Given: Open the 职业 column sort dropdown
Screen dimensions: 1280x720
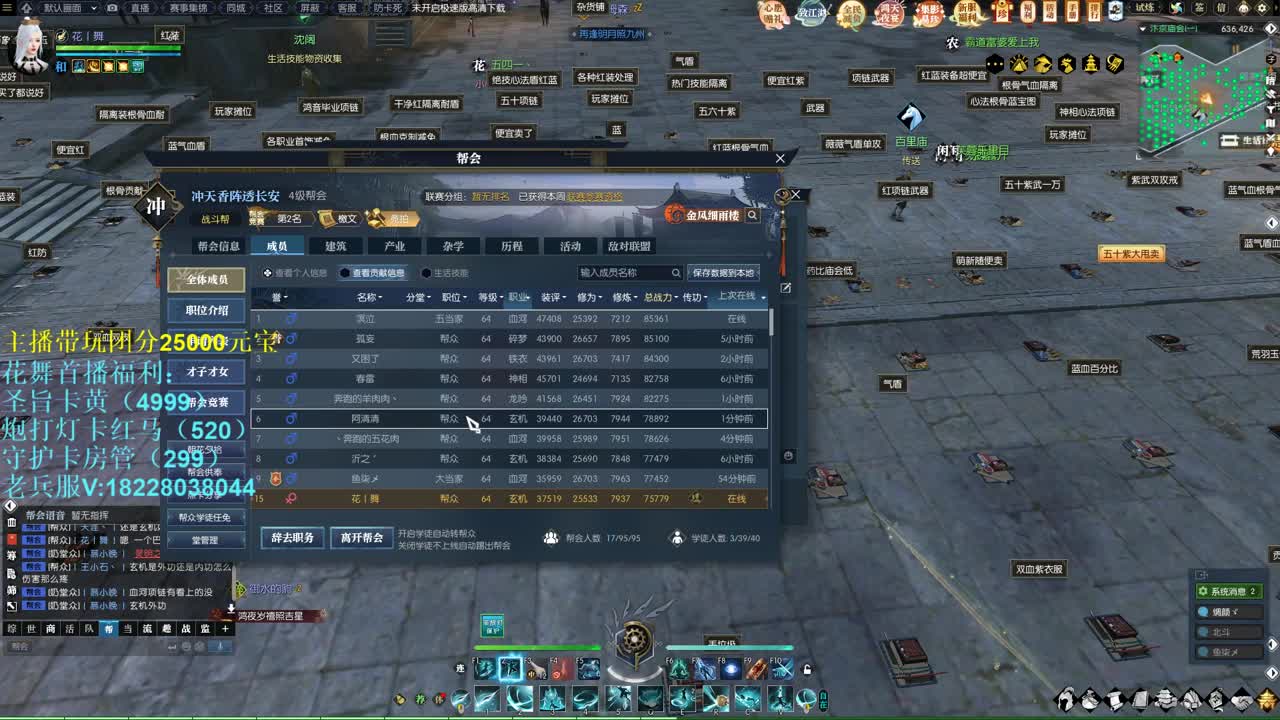Looking at the screenshot, I should 518,298.
